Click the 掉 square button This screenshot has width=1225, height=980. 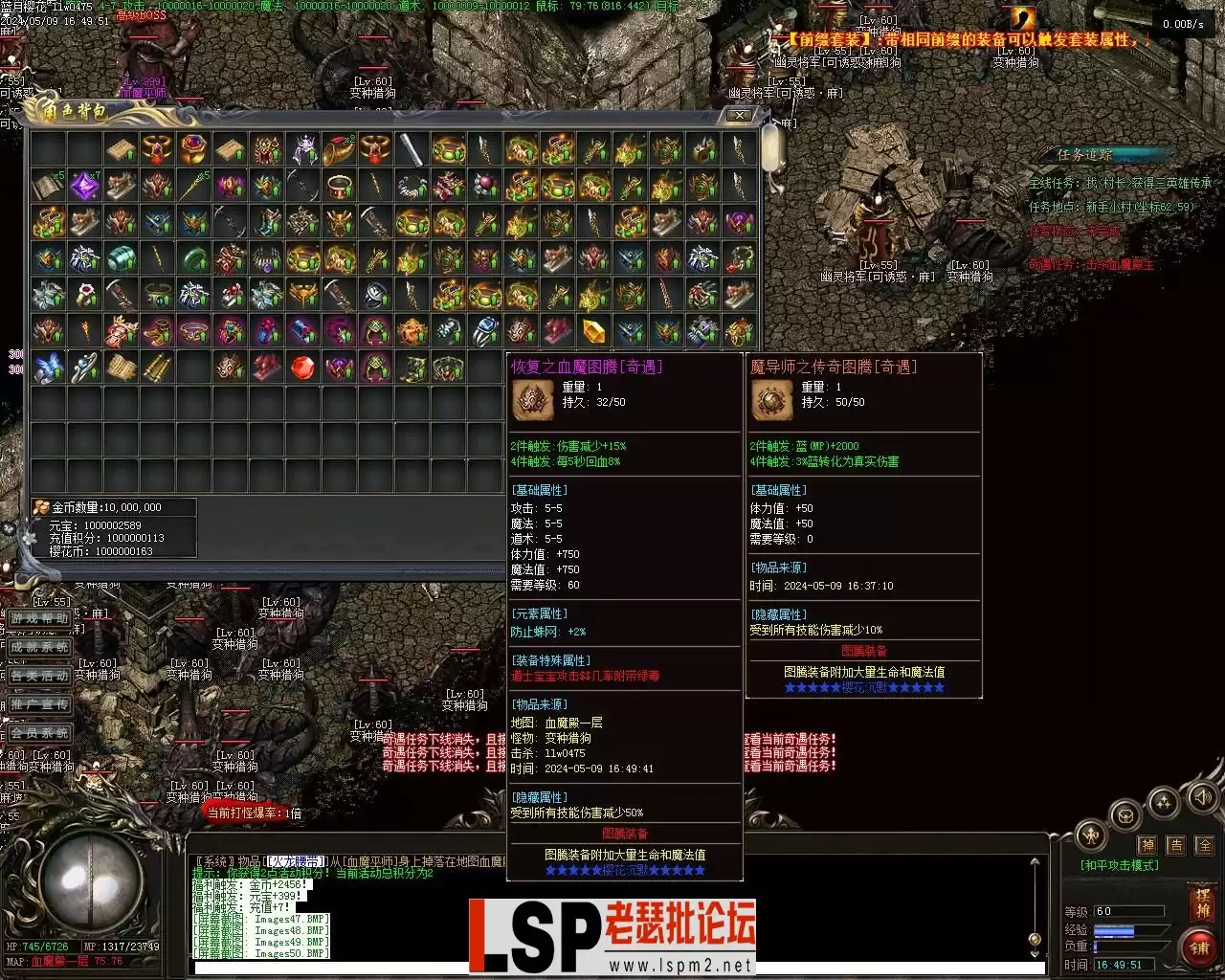point(1147,845)
